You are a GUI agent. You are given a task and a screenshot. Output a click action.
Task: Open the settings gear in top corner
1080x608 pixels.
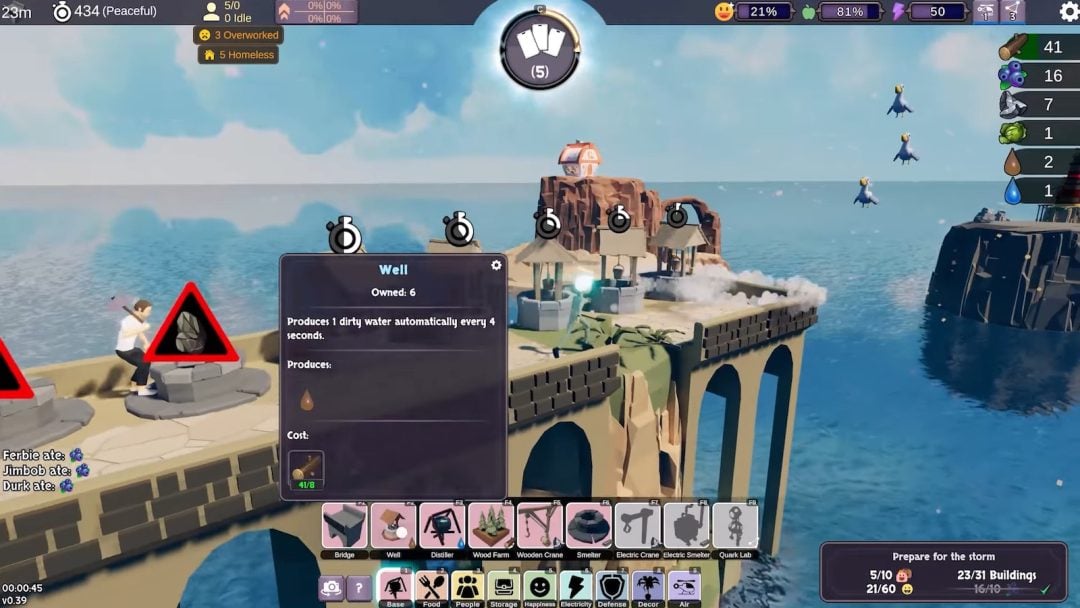(1069, 12)
